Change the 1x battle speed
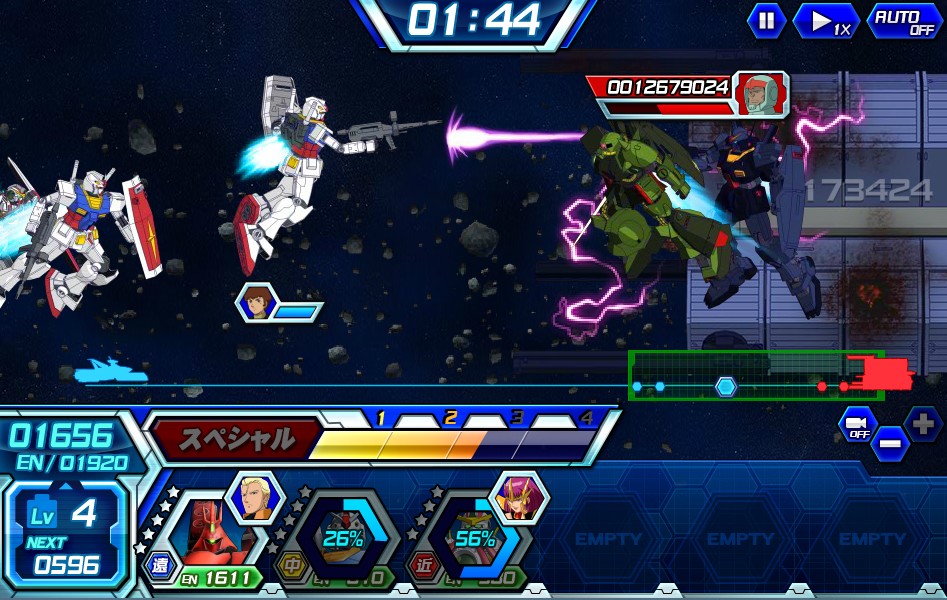This screenshot has width=947, height=600. [826, 21]
